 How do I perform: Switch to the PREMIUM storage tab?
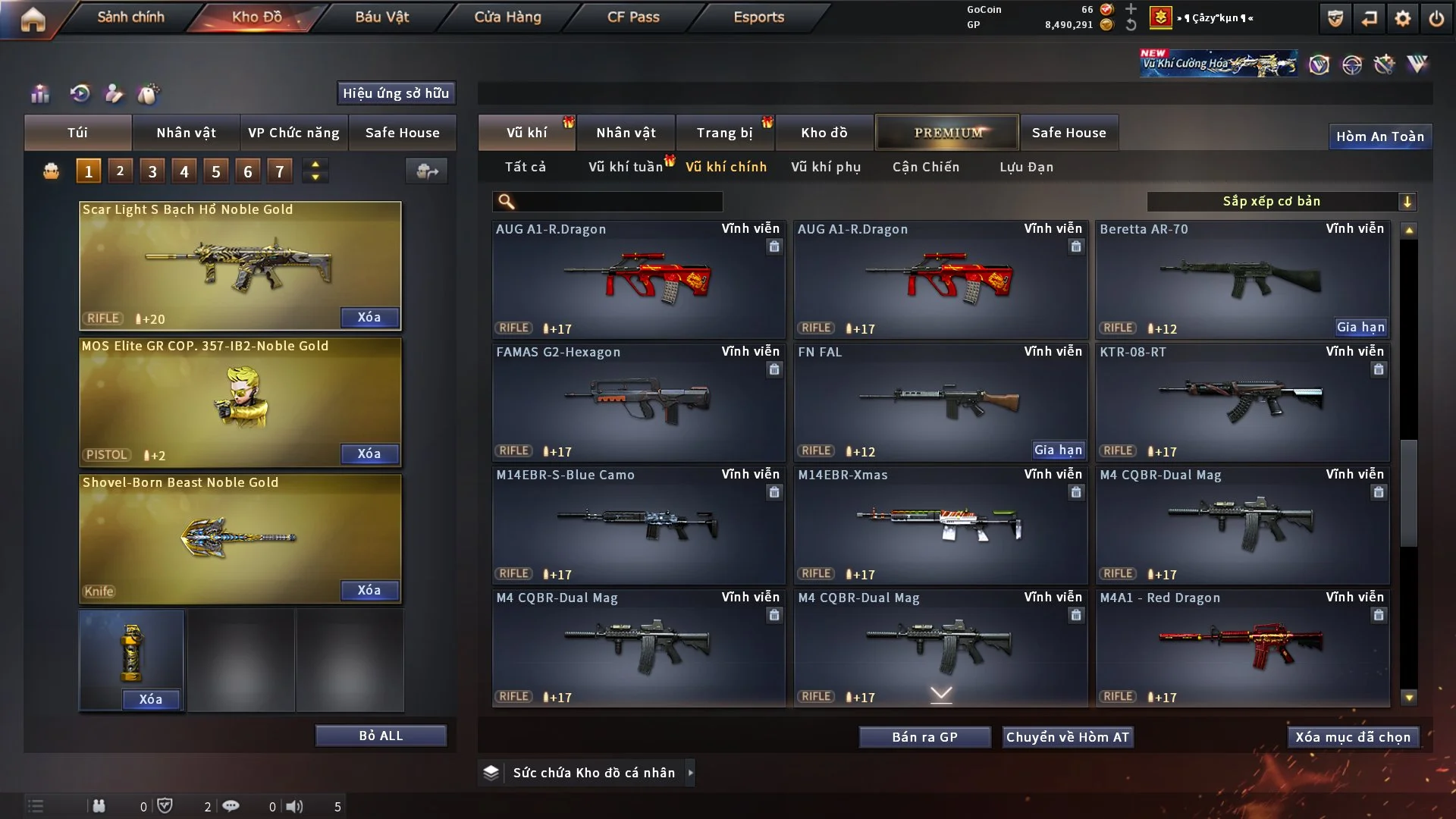pos(947,133)
